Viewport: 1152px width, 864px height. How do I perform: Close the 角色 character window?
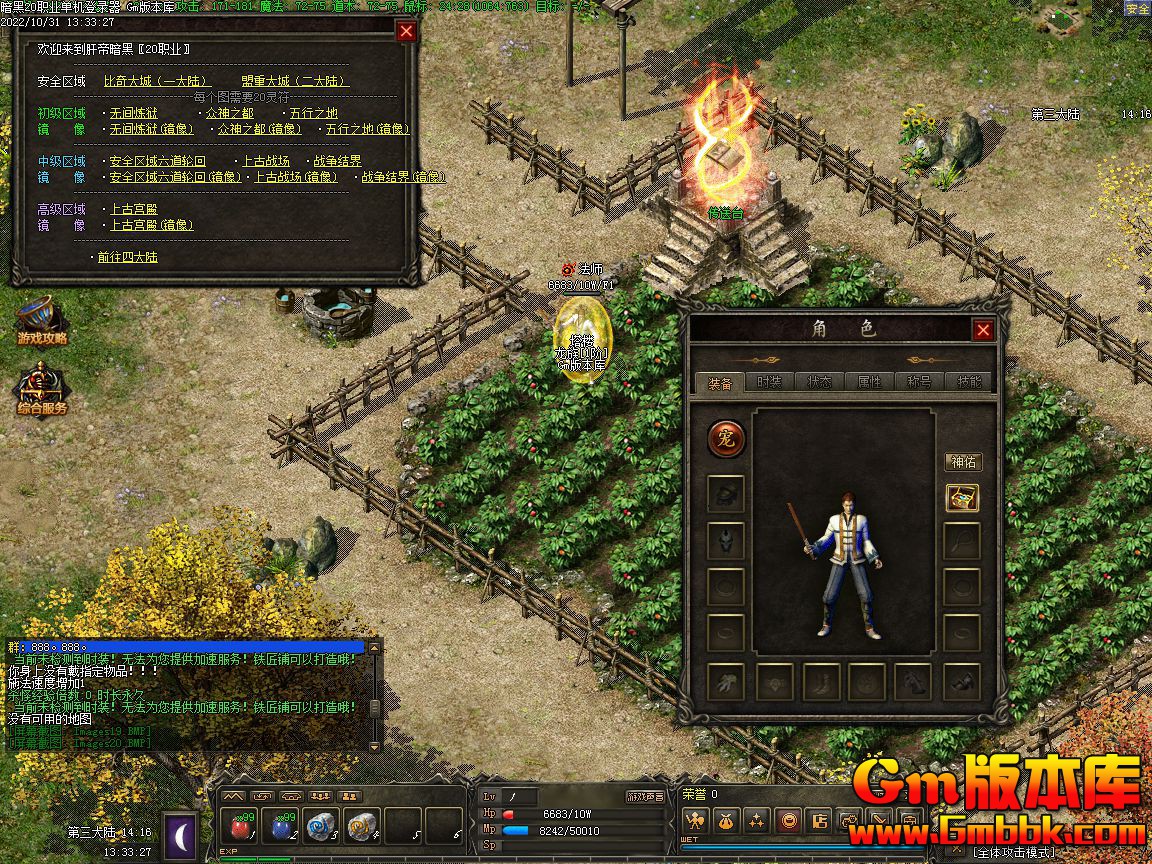[x=984, y=330]
